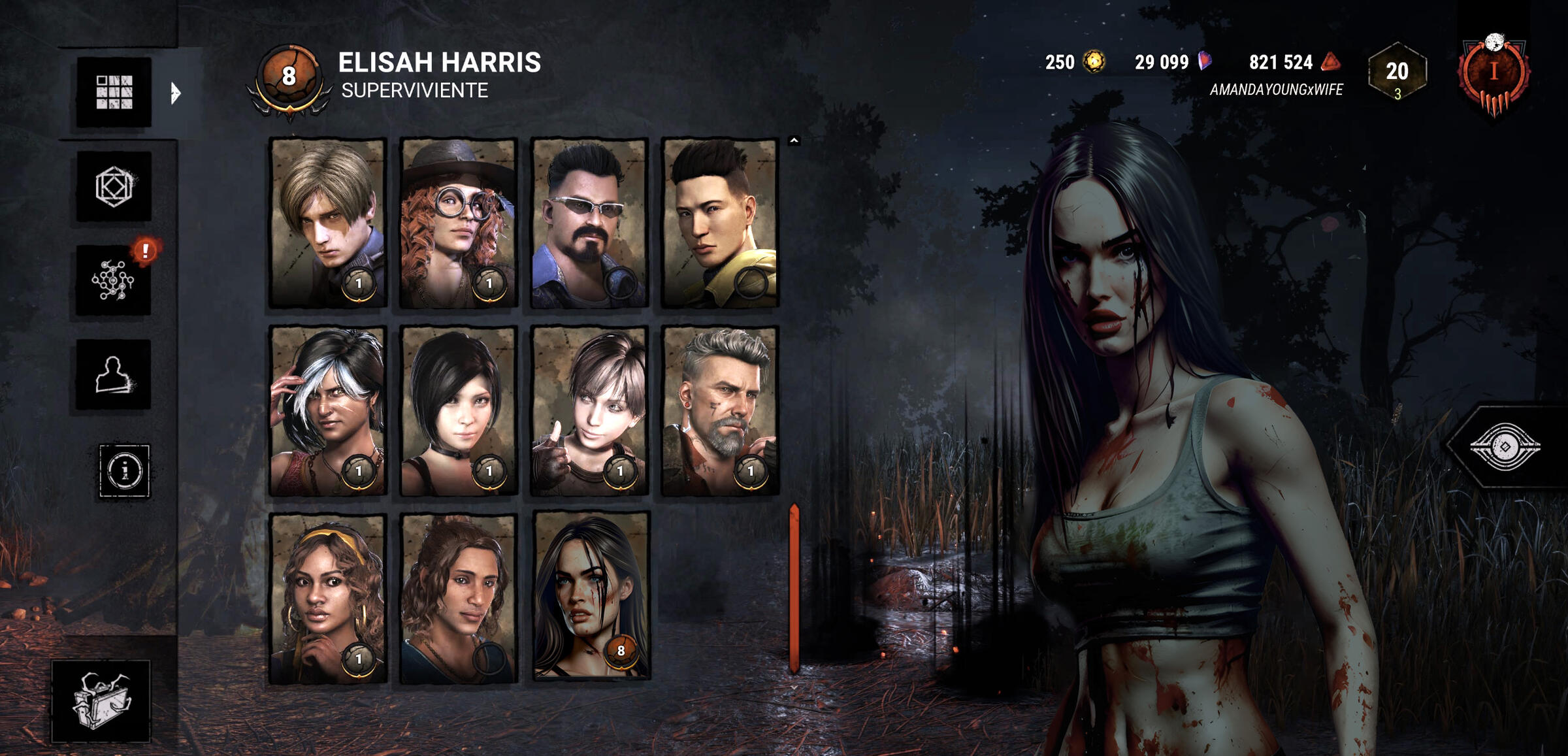The width and height of the screenshot is (1568, 756).
Task: Select survivor with yellow headband
Action: point(328,598)
